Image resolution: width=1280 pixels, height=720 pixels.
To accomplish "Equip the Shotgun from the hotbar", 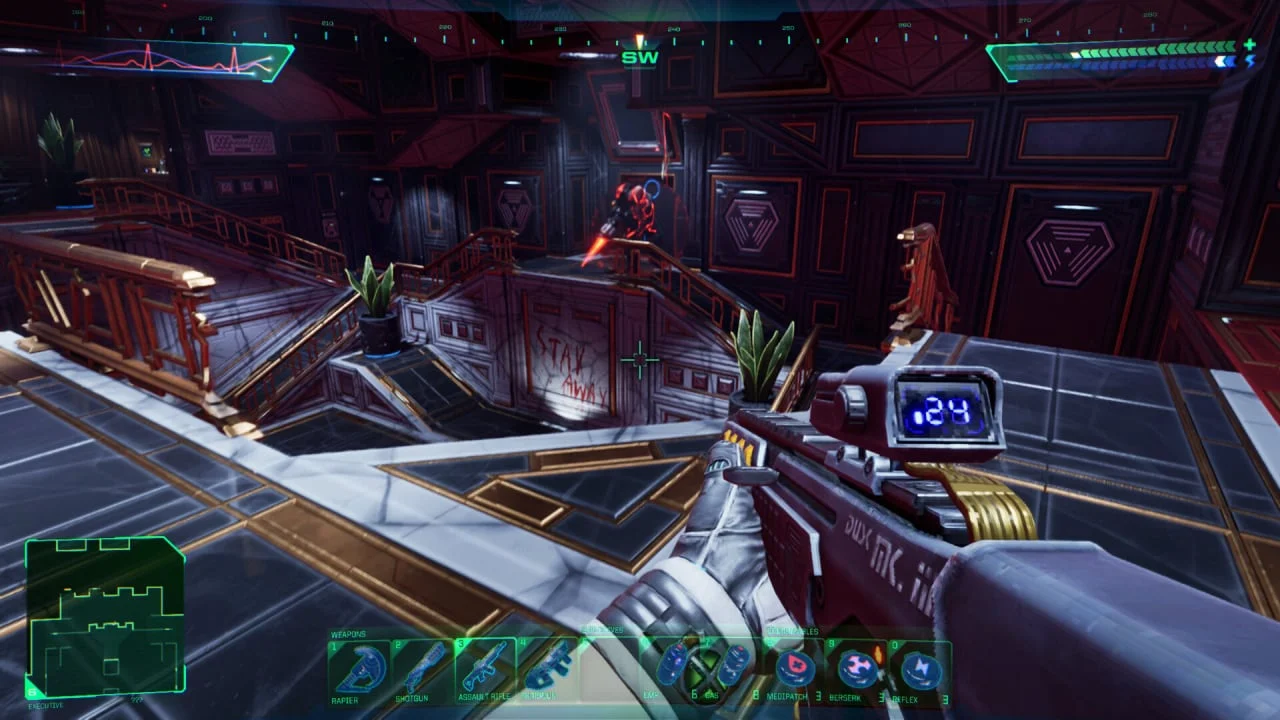I will pyautogui.click(x=423, y=668).
